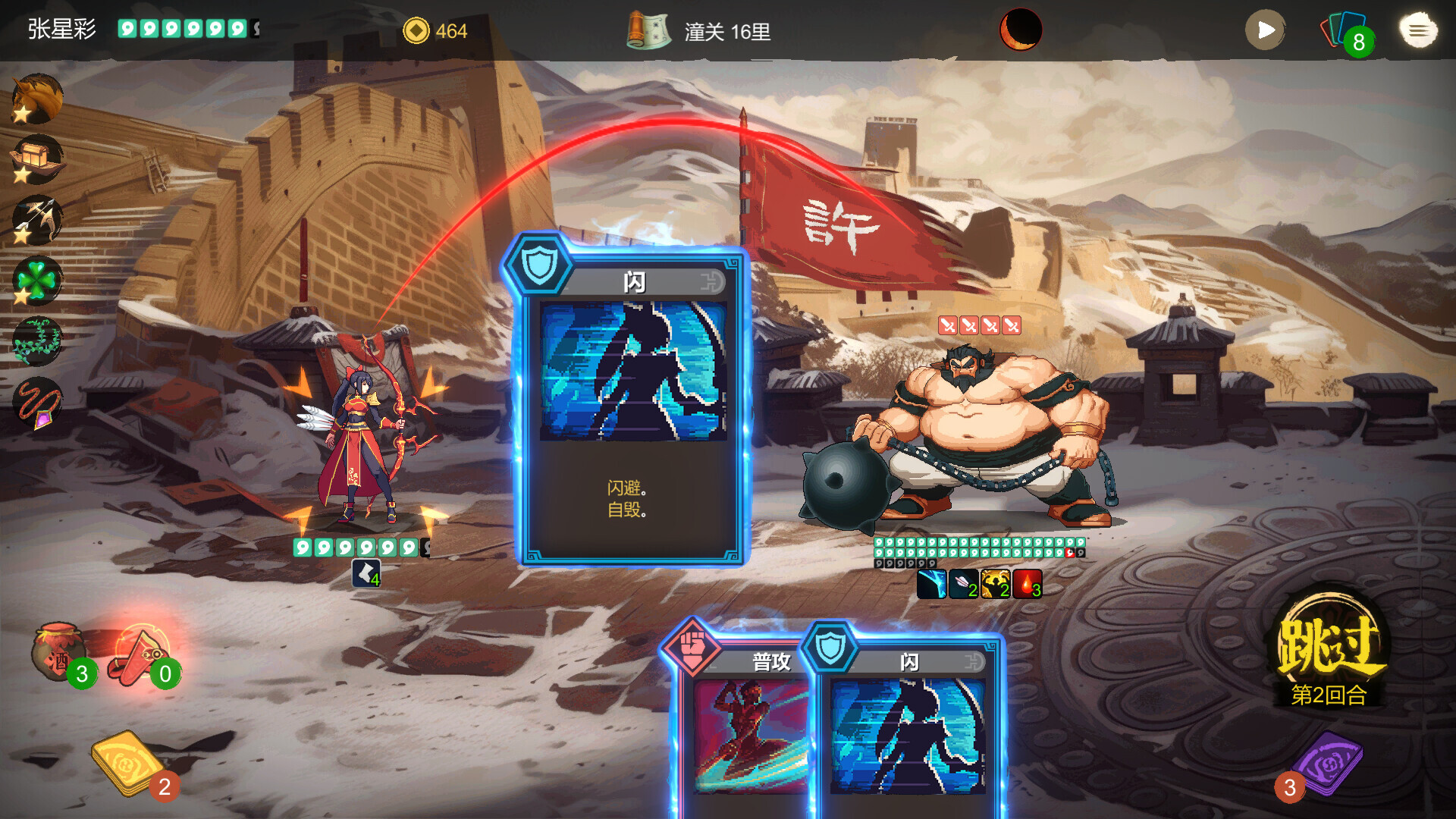Check the enemy's frost status icon

[931, 584]
